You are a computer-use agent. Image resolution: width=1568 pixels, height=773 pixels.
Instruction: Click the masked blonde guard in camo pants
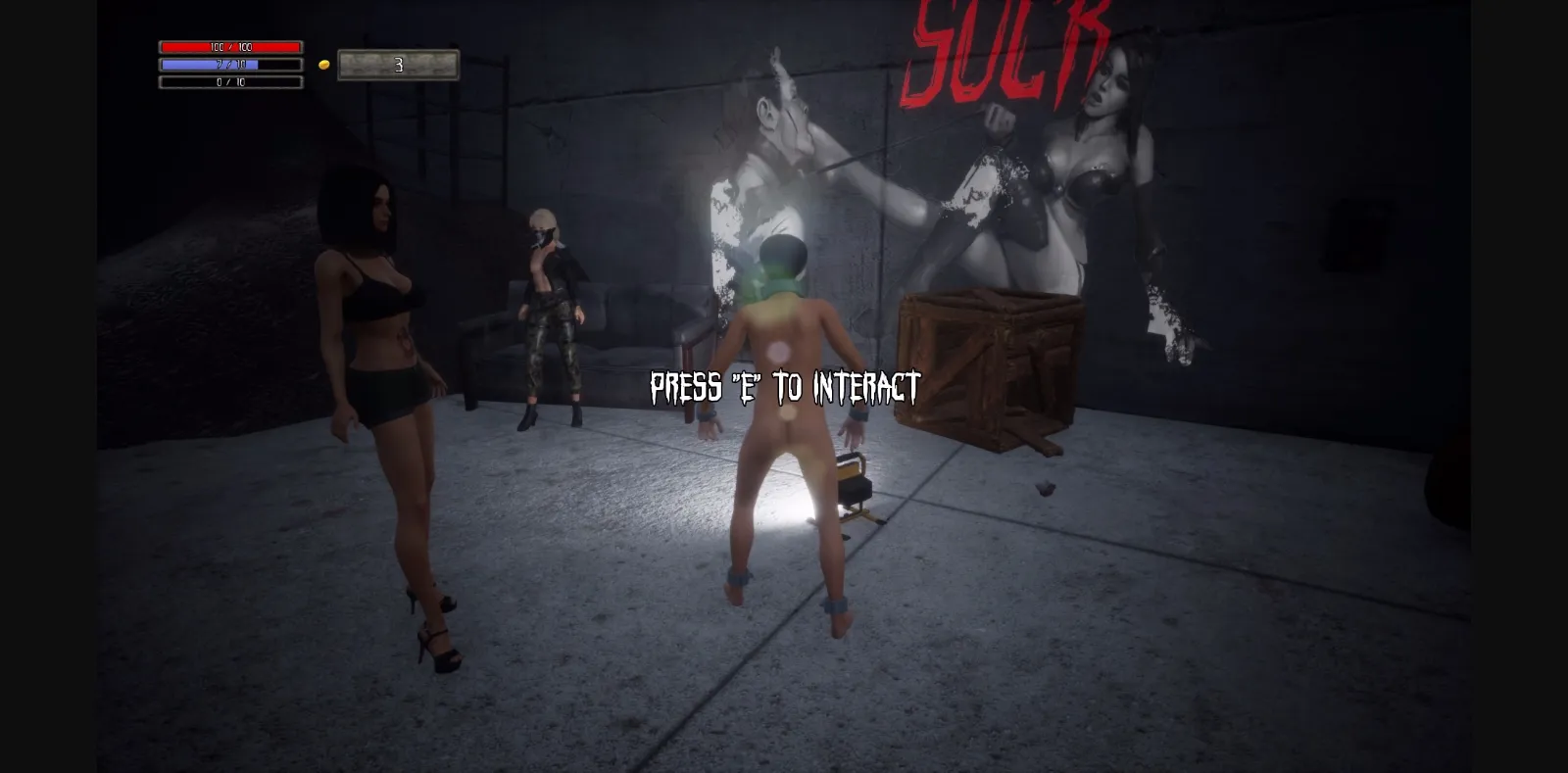click(x=549, y=314)
